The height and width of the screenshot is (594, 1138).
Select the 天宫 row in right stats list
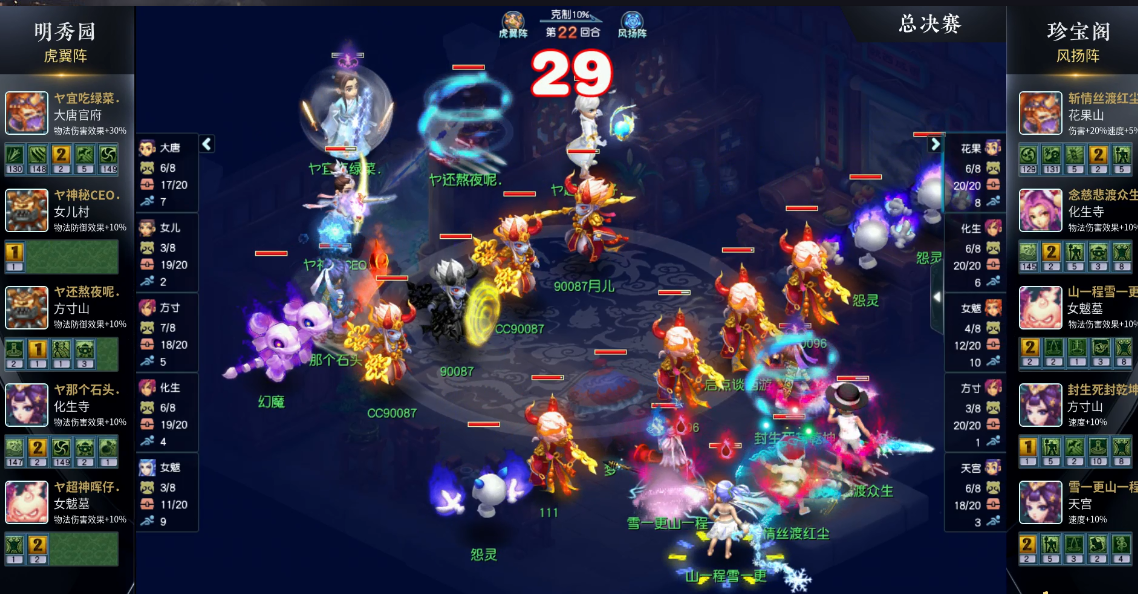(975, 492)
